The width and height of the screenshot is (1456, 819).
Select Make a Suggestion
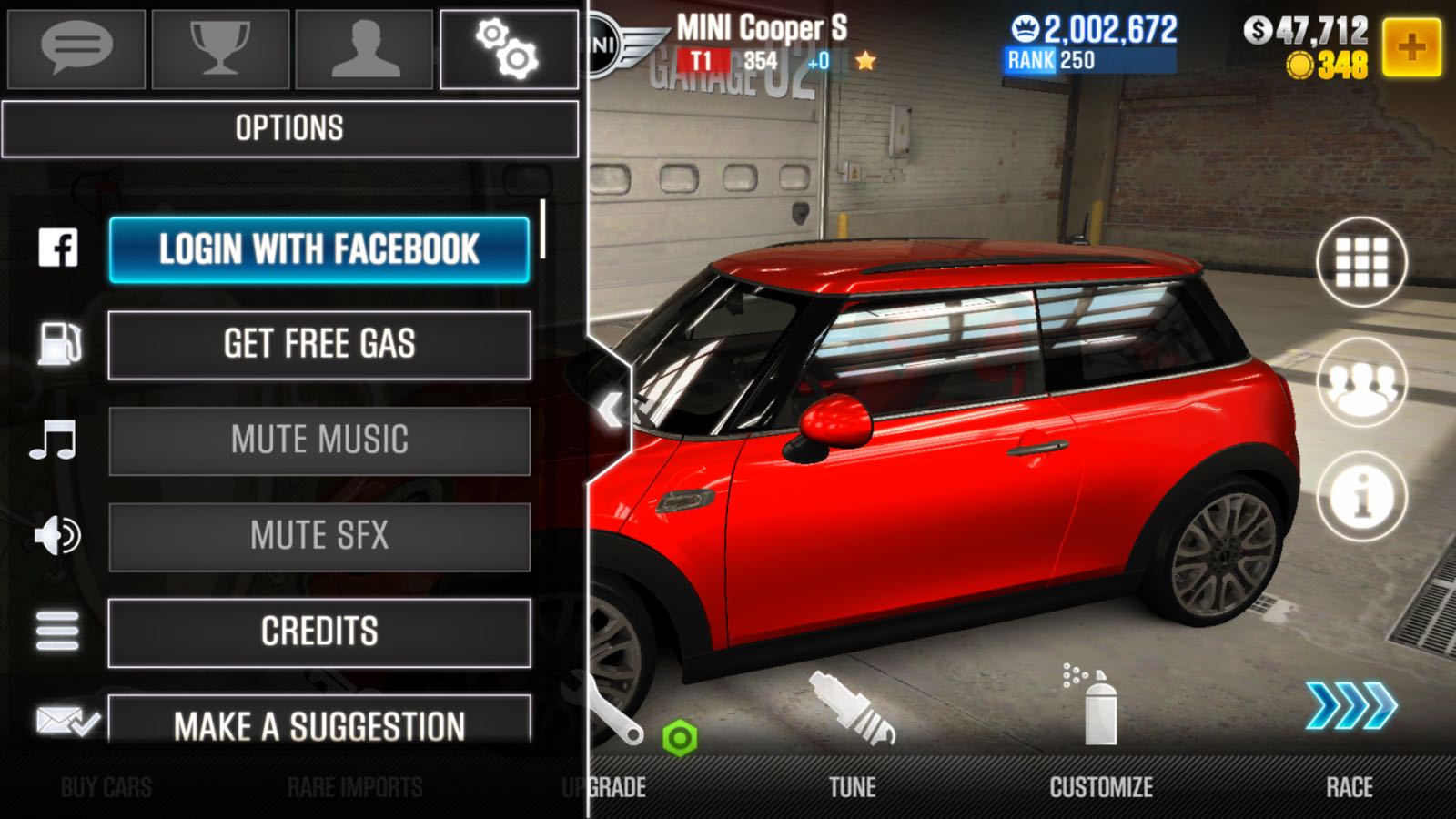tap(318, 723)
